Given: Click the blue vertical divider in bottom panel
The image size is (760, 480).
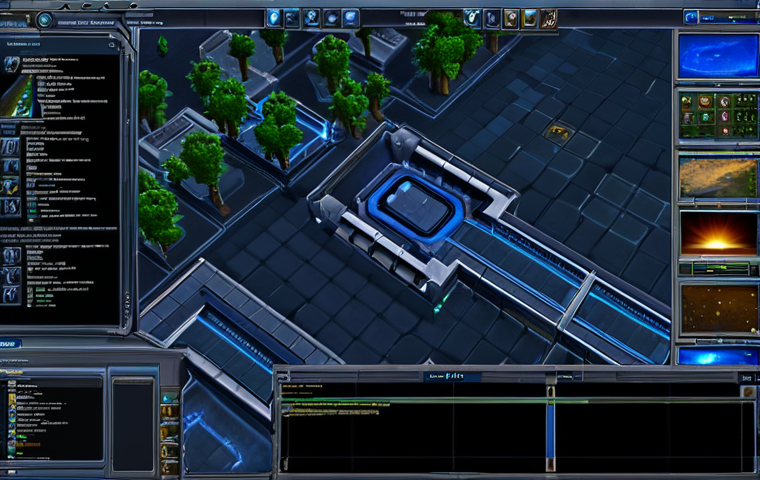Looking at the screenshot, I should pyautogui.click(x=549, y=428).
